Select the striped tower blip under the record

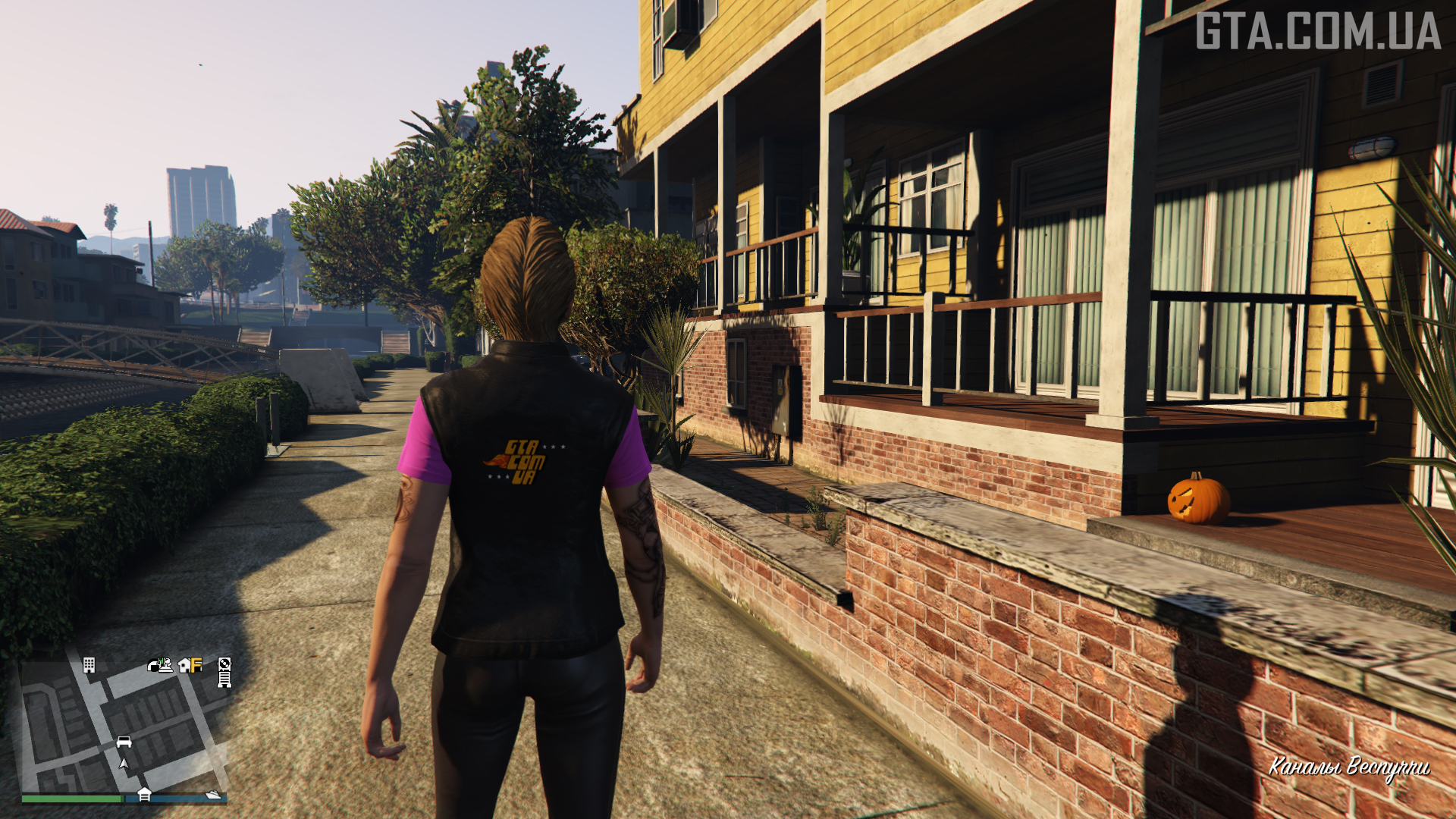[x=224, y=679]
